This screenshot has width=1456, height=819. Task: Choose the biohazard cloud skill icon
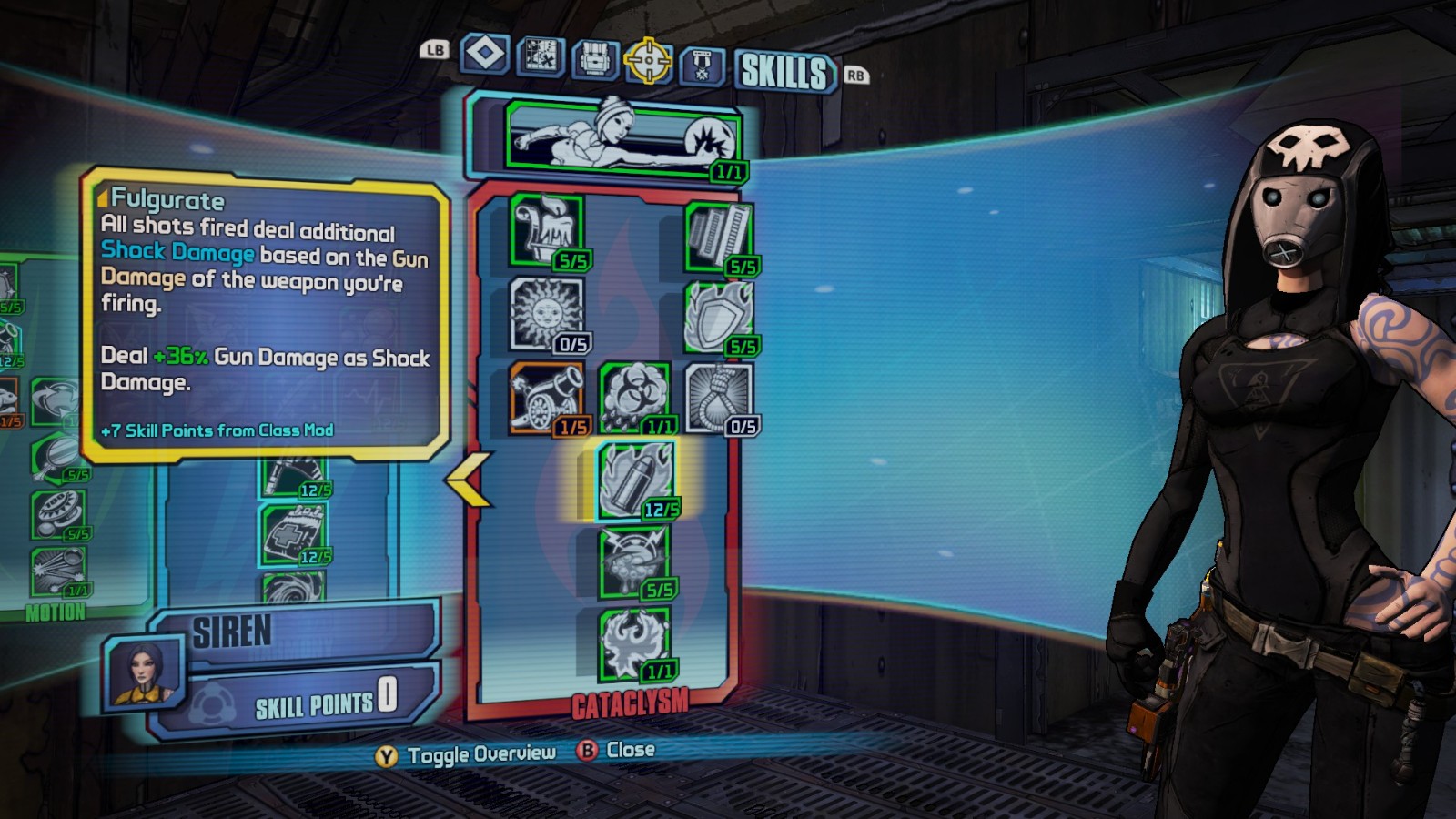pos(634,397)
